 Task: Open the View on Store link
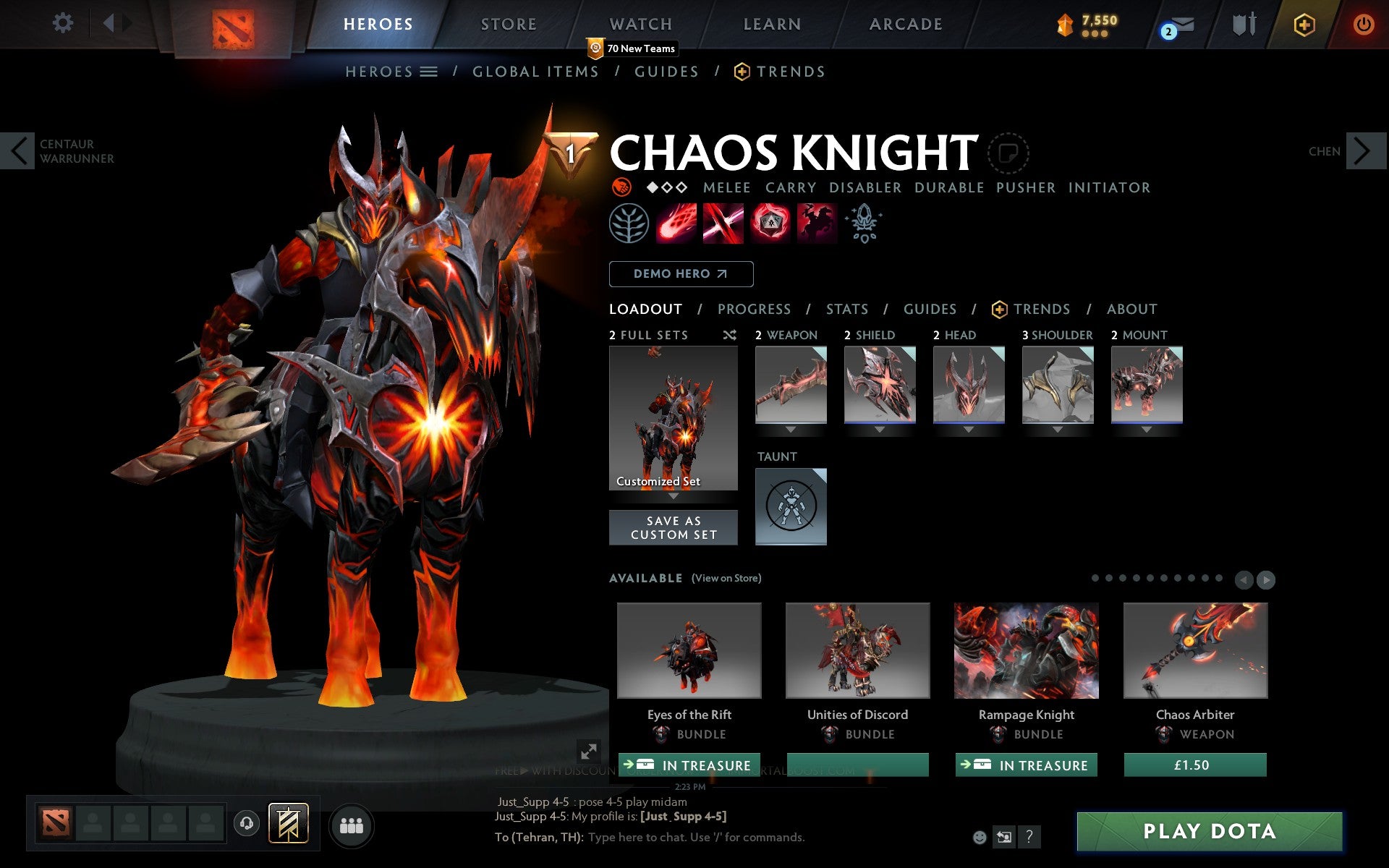[727, 578]
